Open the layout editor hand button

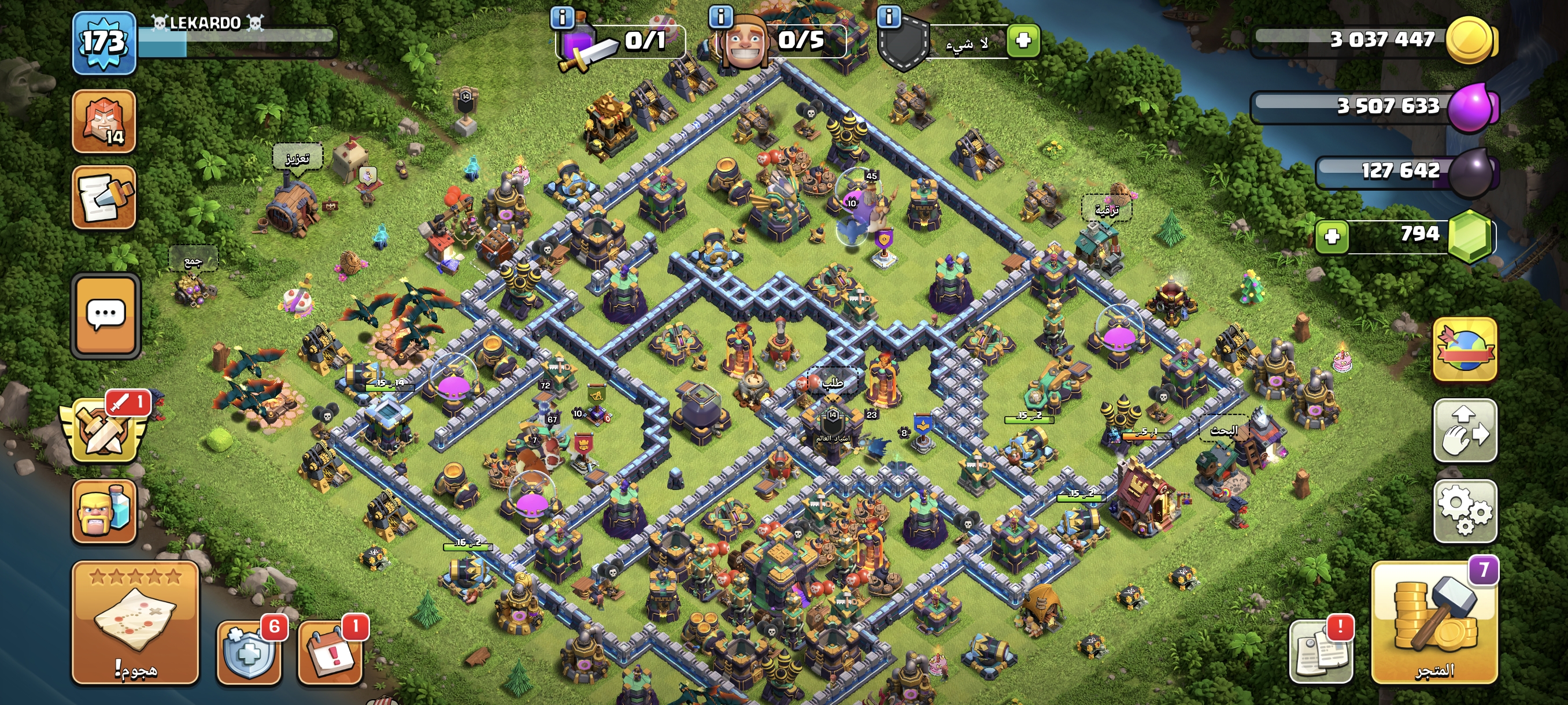(1465, 431)
